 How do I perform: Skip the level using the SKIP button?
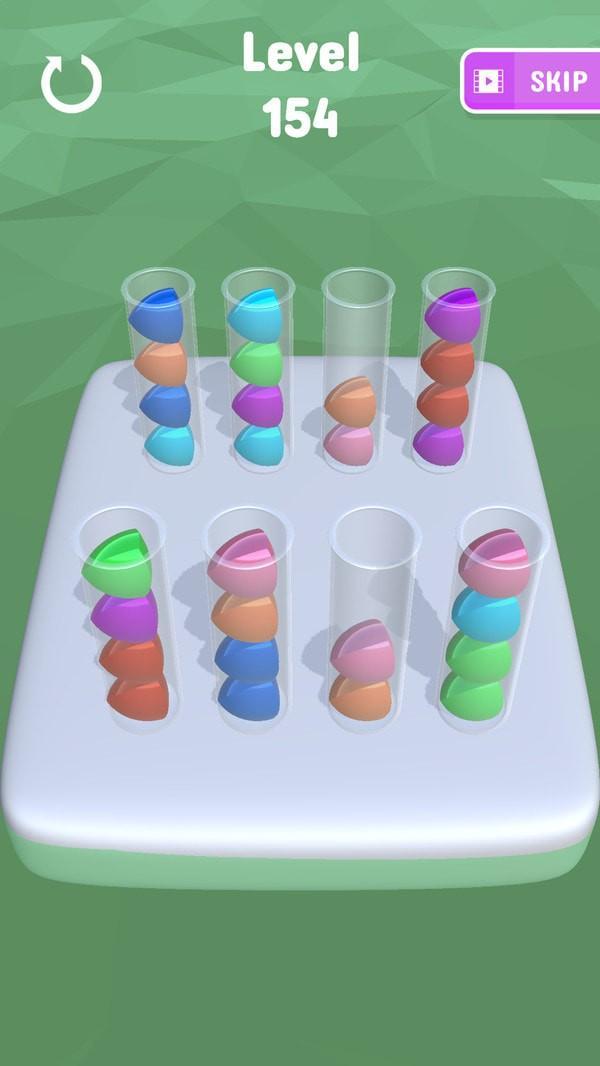532,80
